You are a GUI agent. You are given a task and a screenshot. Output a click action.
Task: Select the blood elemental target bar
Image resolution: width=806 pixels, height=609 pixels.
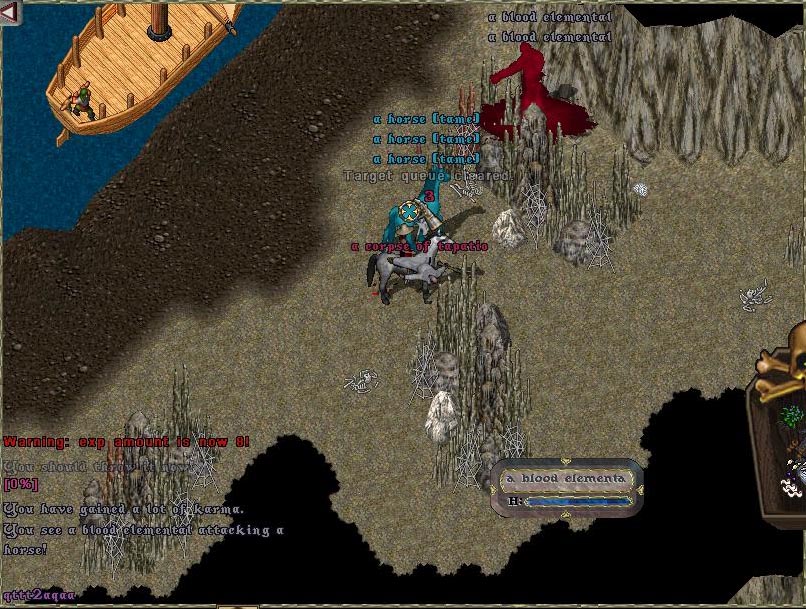[567, 488]
